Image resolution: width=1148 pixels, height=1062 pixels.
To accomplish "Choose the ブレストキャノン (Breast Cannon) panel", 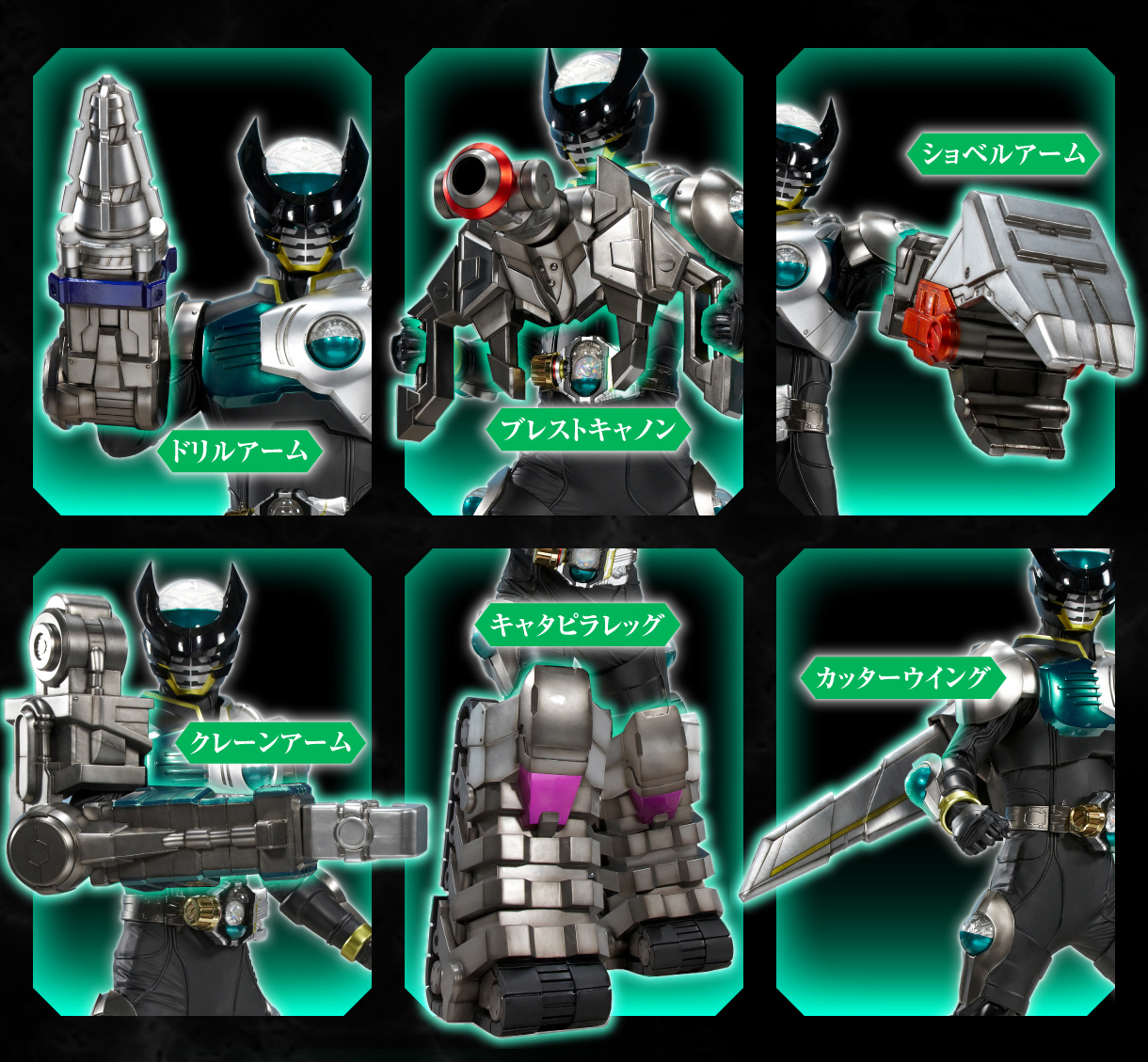I will click(574, 282).
